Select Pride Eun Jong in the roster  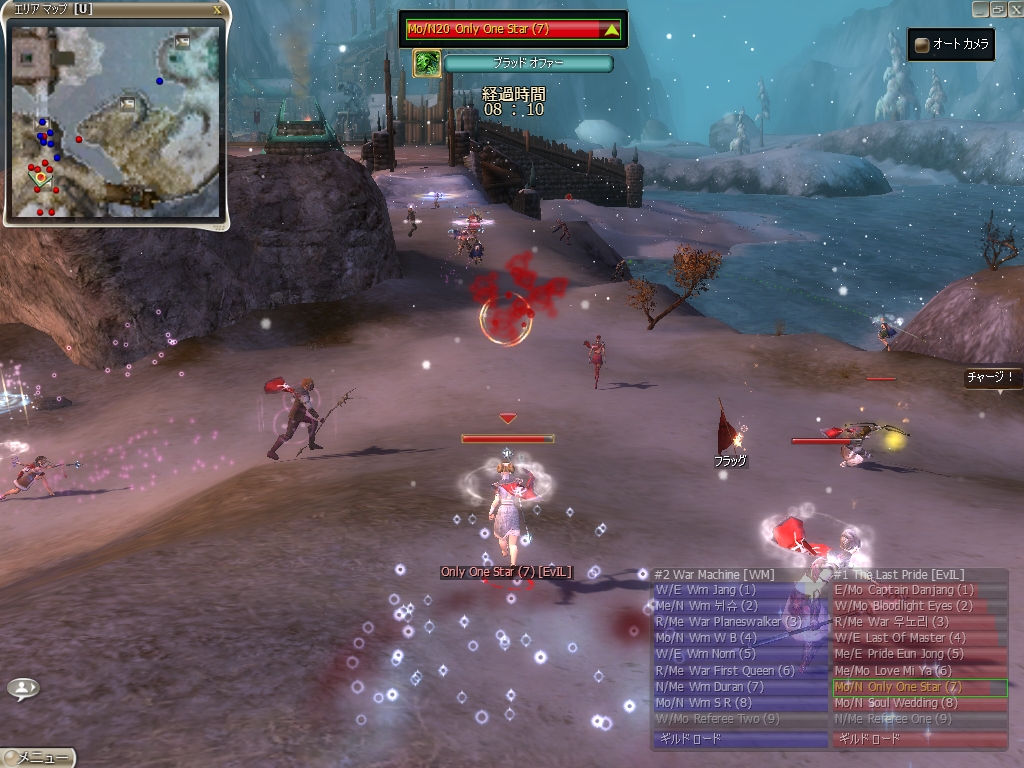pos(919,654)
